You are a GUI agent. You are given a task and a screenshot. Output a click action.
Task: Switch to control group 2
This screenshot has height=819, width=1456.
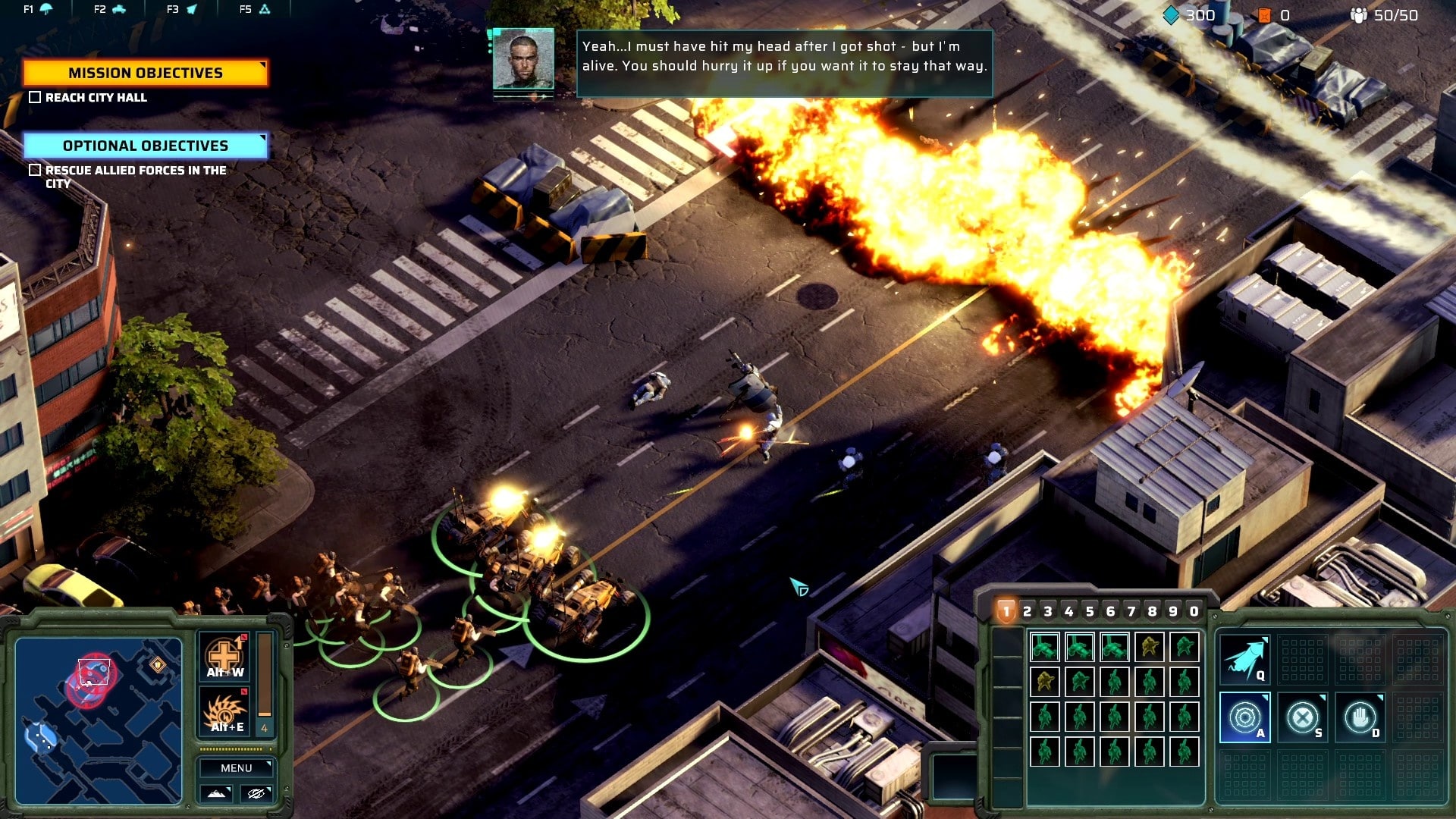coord(1028,611)
